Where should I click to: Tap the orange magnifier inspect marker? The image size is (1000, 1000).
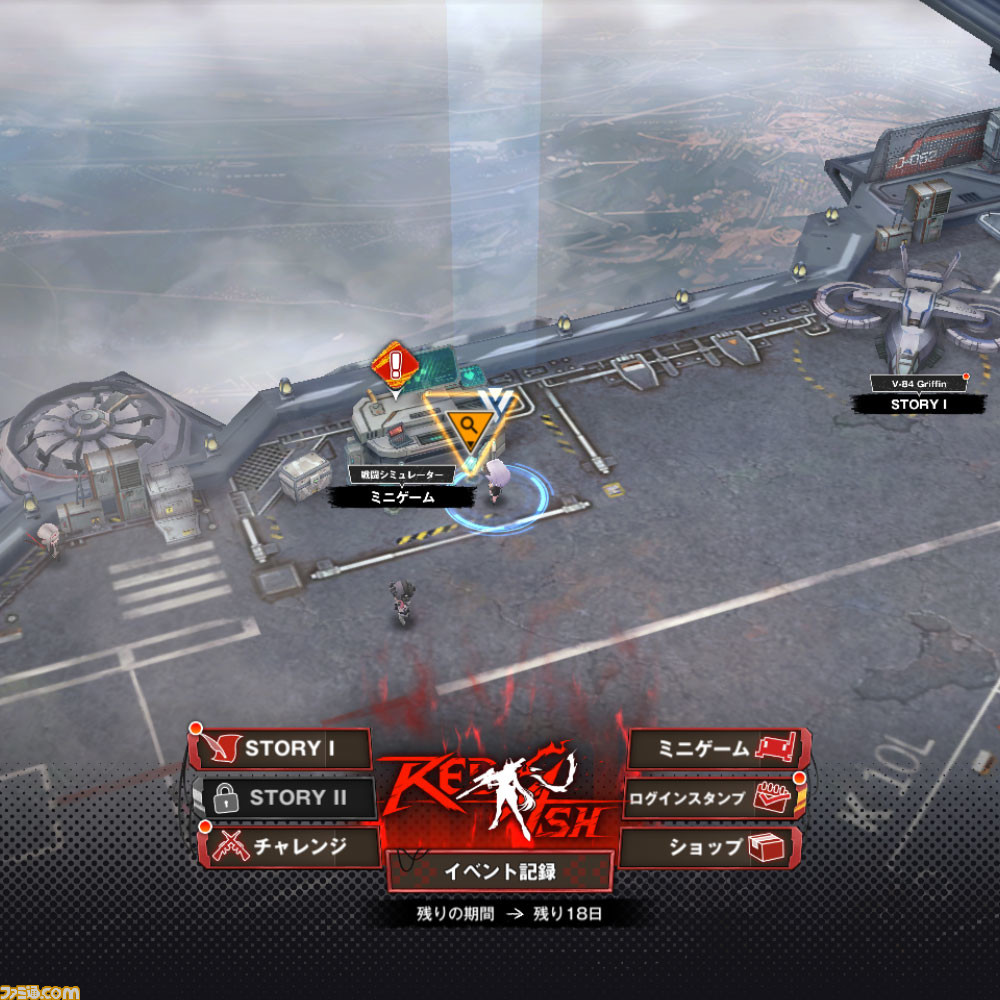coord(466,427)
